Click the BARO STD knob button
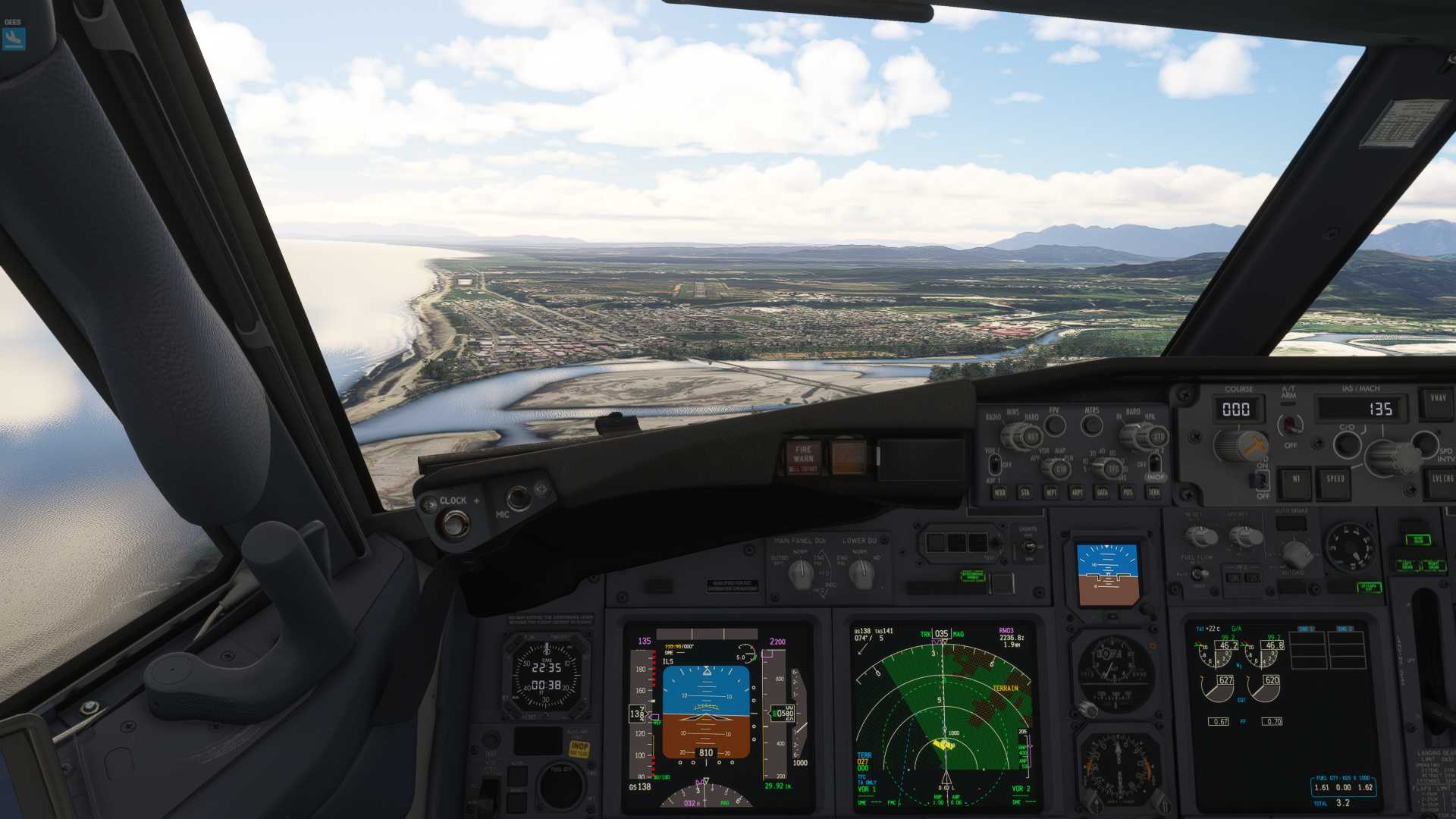 1157,438
